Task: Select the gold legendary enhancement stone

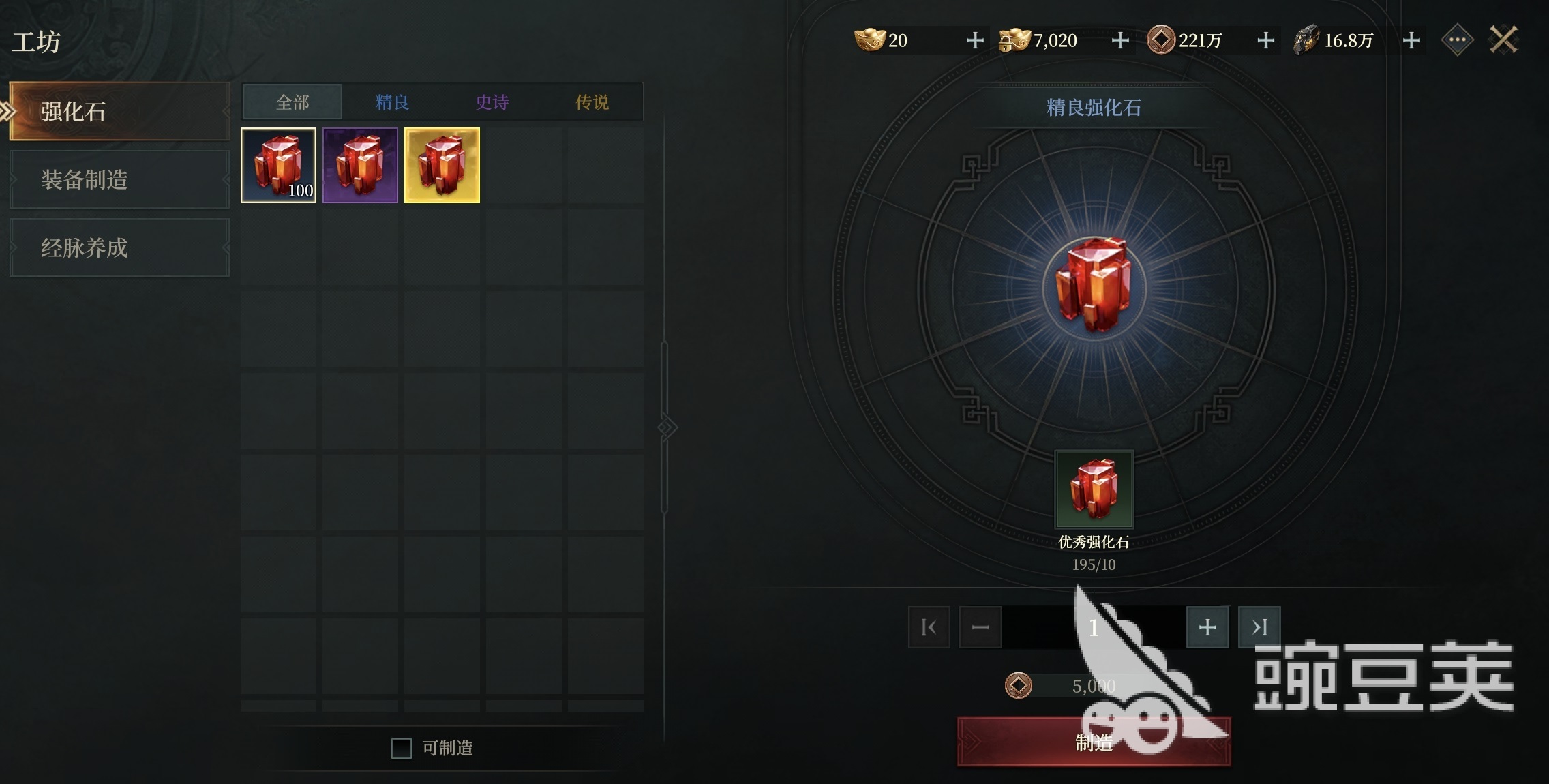Action: pos(442,165)
